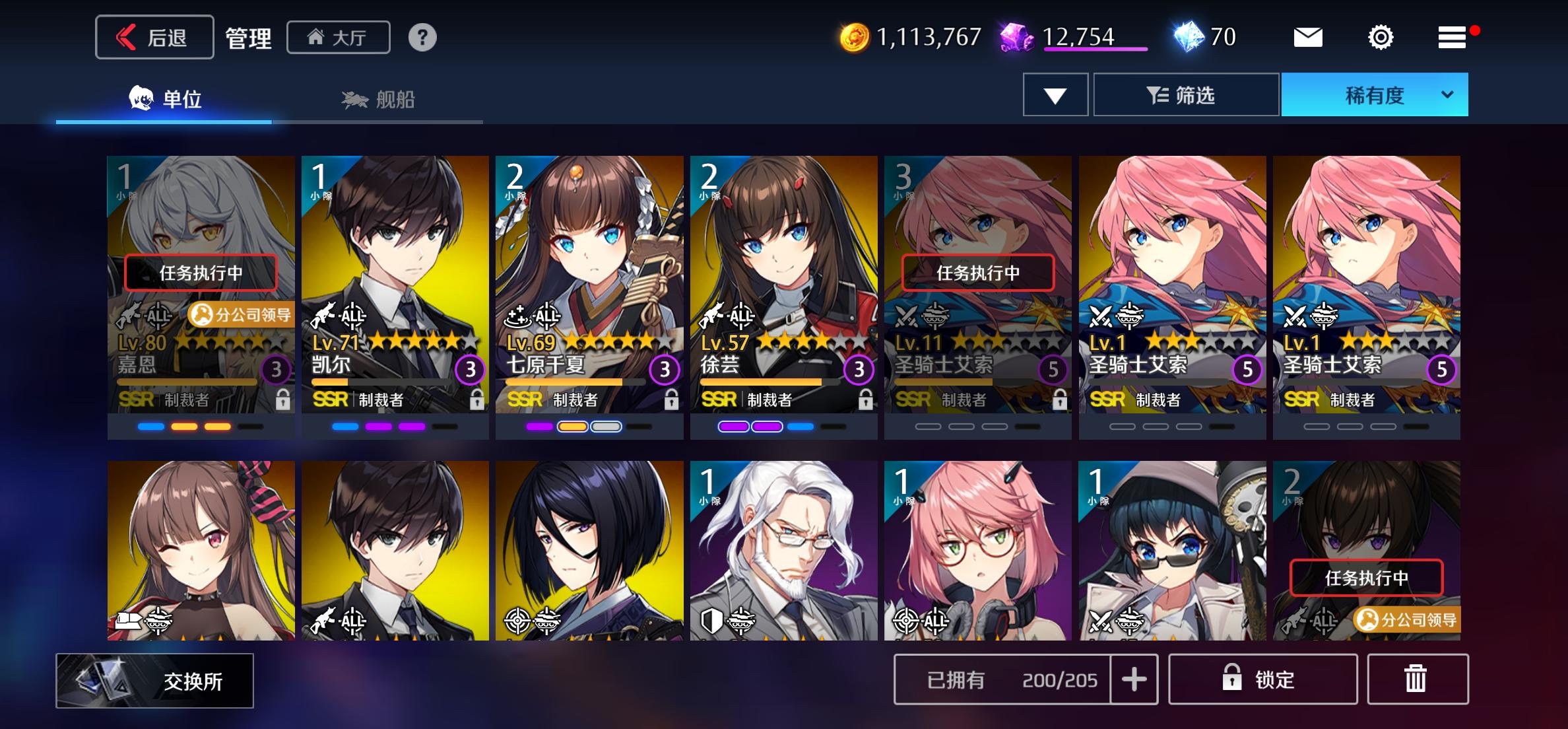This screenshot has width=1568, height=729.
Task: Click the purple crystal currency icon
Action: point(1017,38)
